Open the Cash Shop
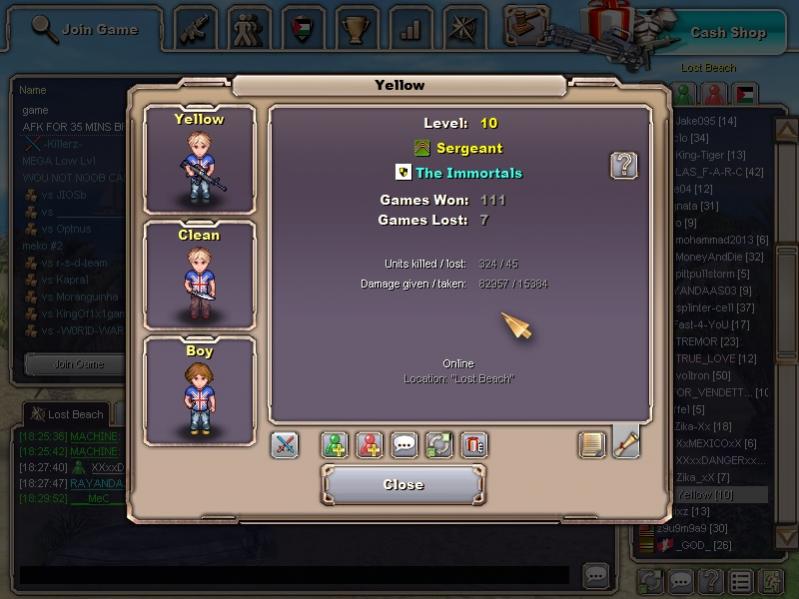The image size is (799, 599). click(727, 32)
